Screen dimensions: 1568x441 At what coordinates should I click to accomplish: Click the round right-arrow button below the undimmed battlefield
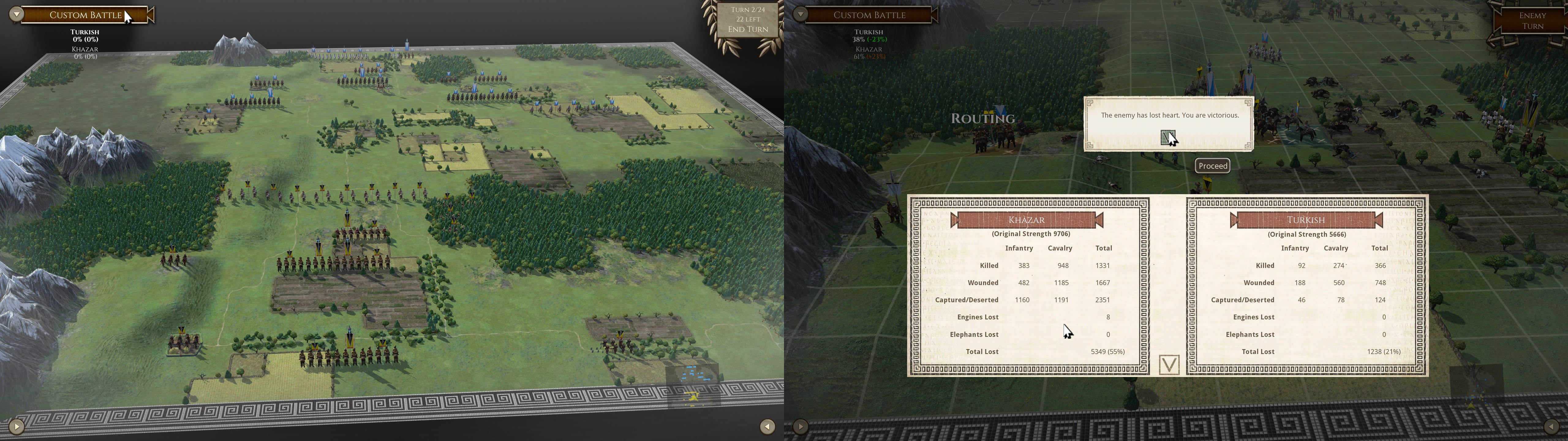tap(17, 426)
